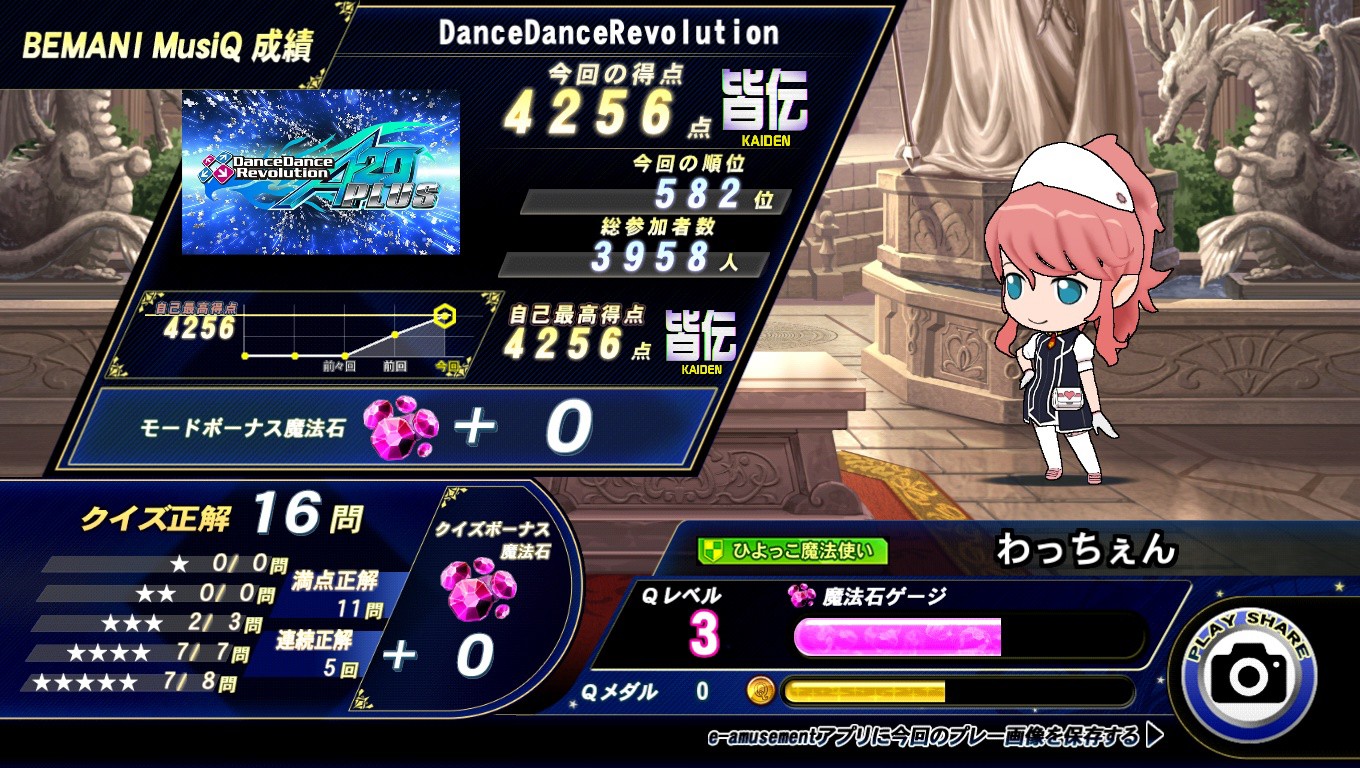Tap the PLAY SHARE camera button
1360x768 pixels.
click(x=1249, y=674)
